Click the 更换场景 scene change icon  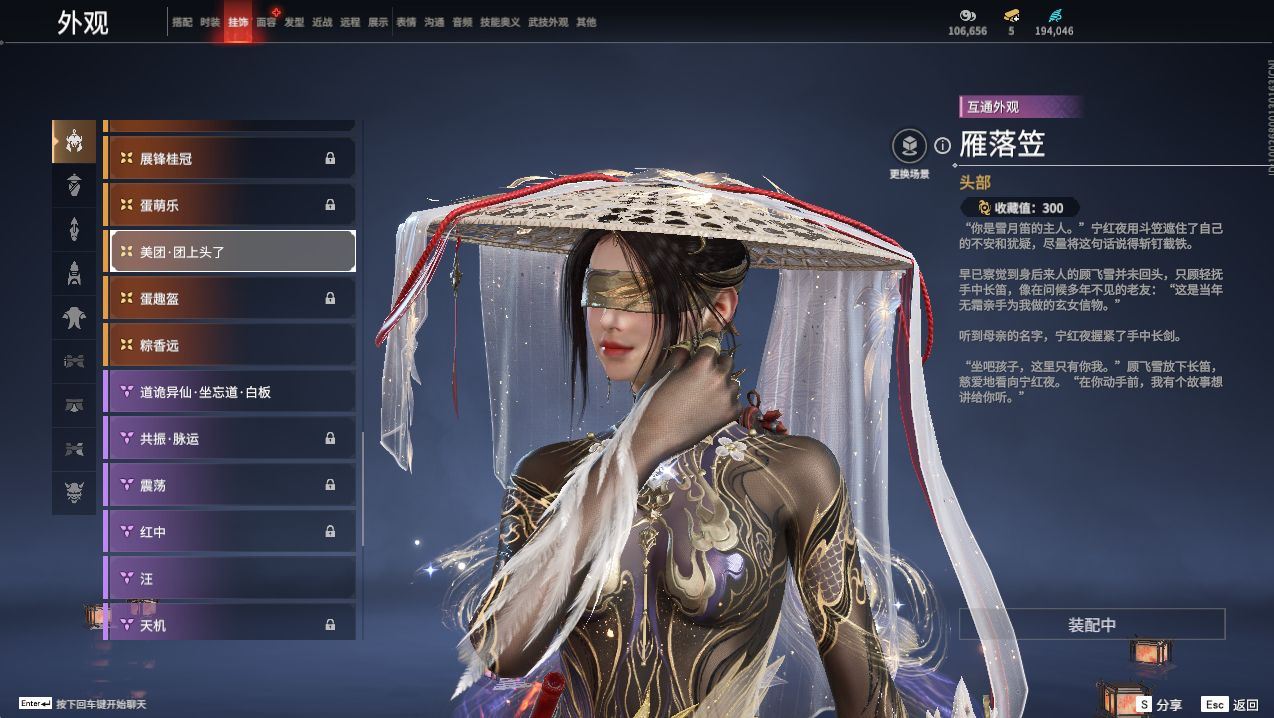coord(909,147)
